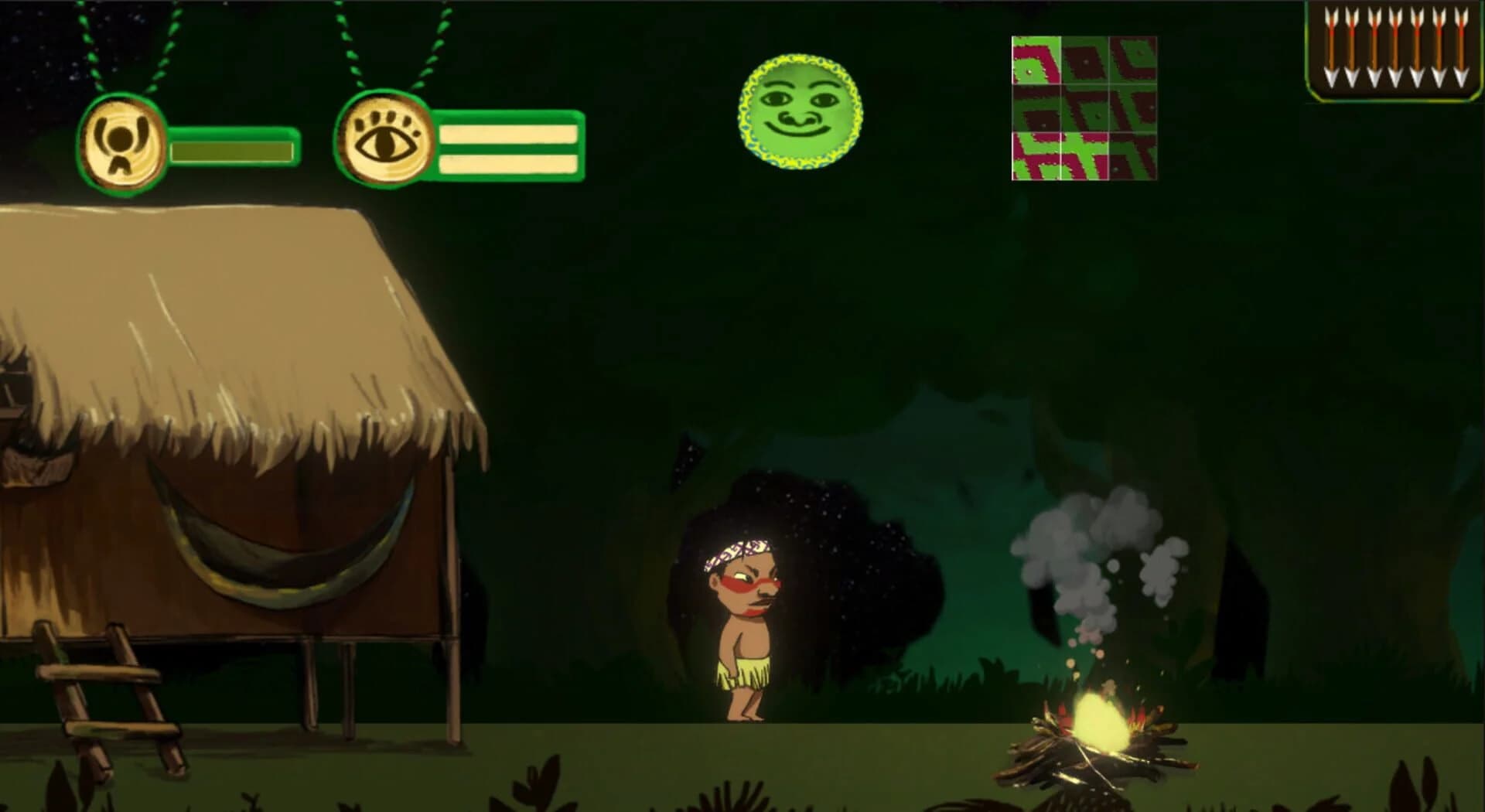
Task: Select the last arrow in the quiver
Action: tap(1459, 48)
